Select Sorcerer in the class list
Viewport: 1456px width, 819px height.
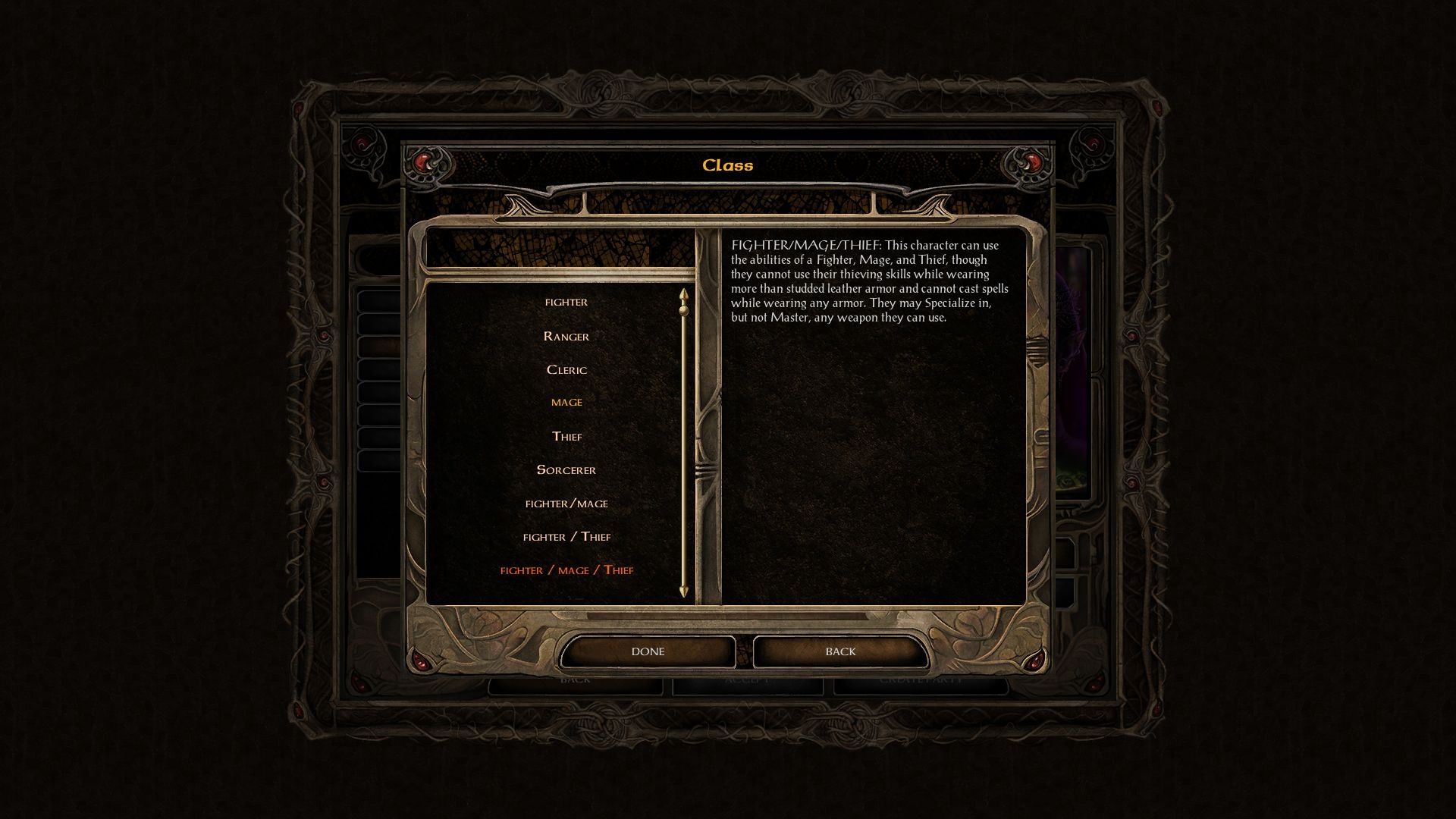[x=566, y=470]
